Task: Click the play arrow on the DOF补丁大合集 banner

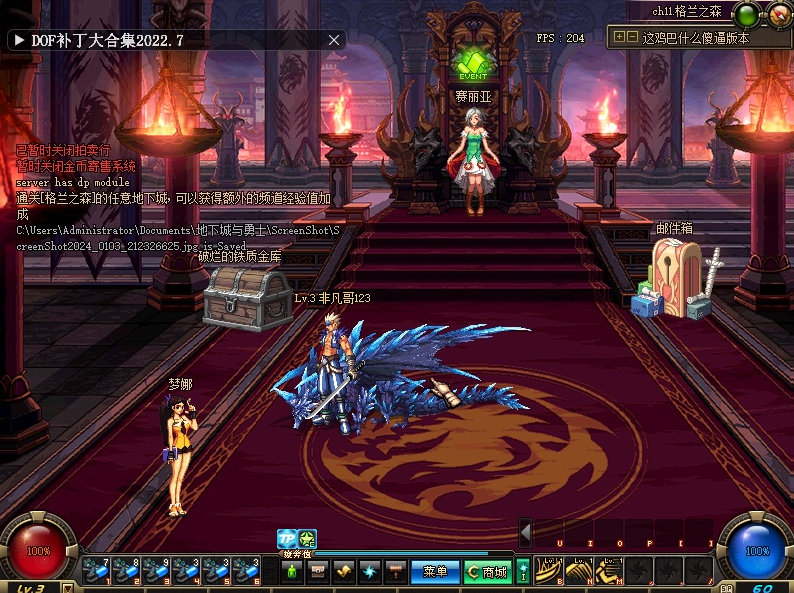Action: point(18,40)
